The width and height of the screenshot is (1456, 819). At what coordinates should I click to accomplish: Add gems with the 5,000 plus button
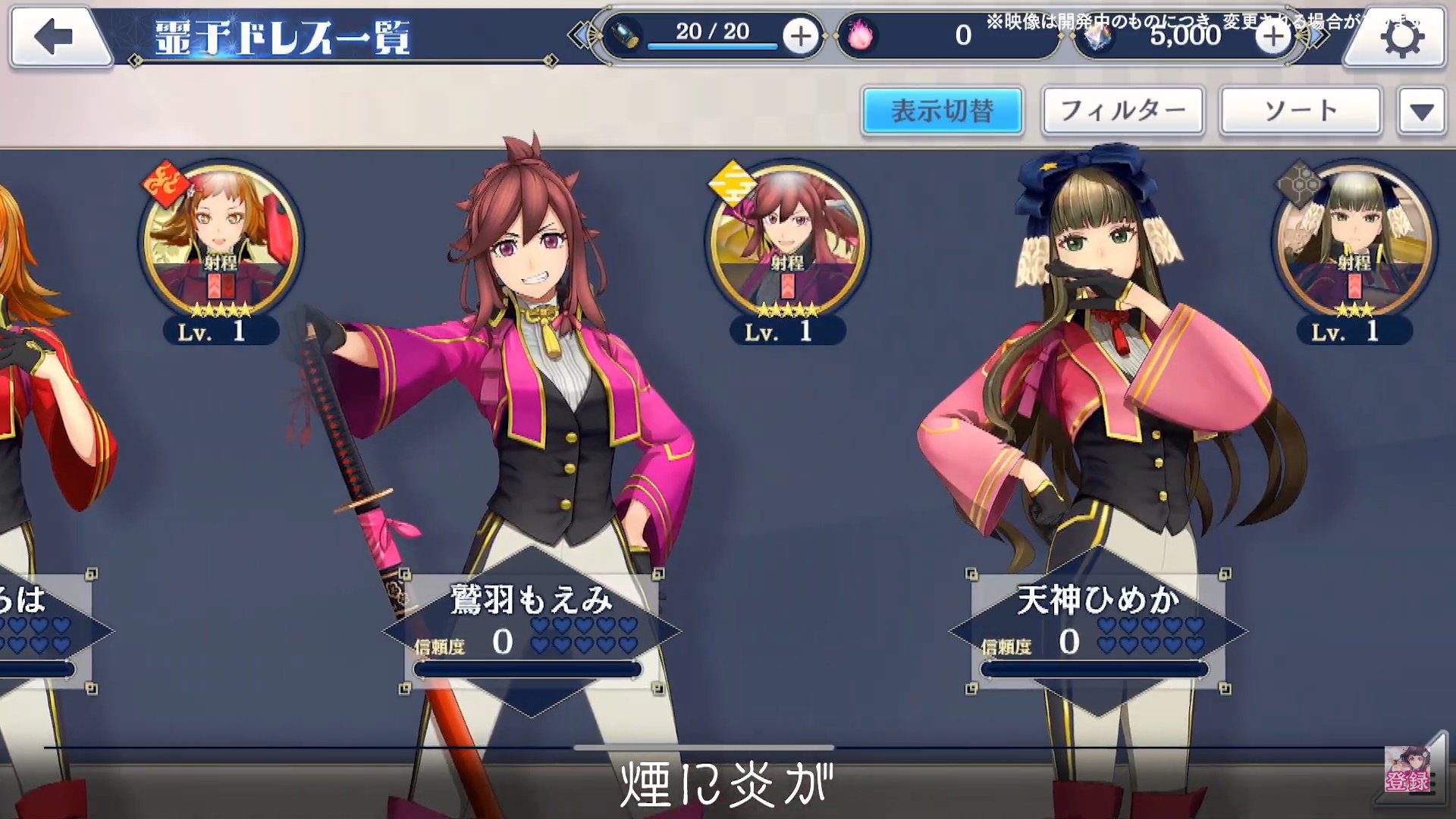(1272, 36)
